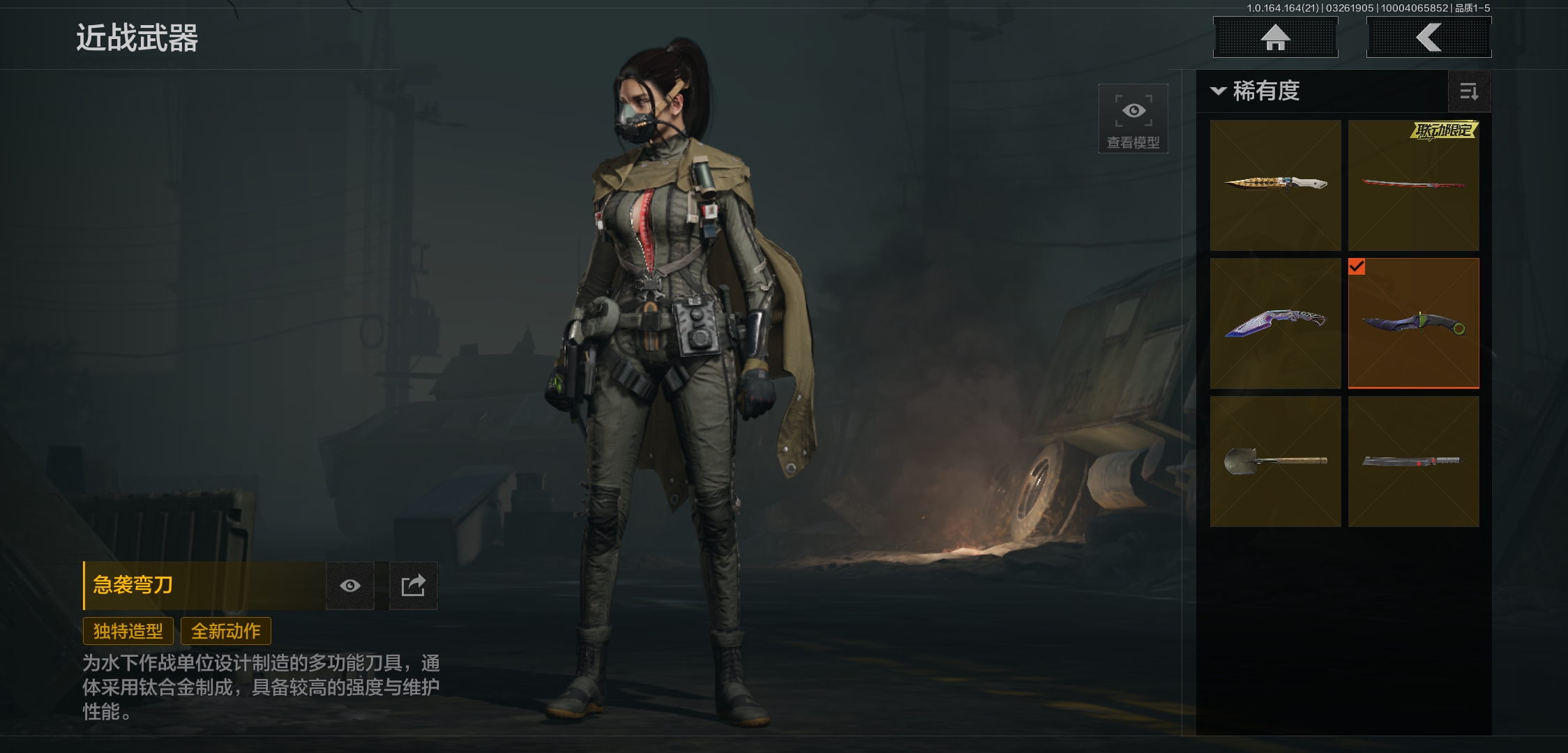1568x753 pixels.
Task: Go to the home screen
Action: pos(1275,38)
